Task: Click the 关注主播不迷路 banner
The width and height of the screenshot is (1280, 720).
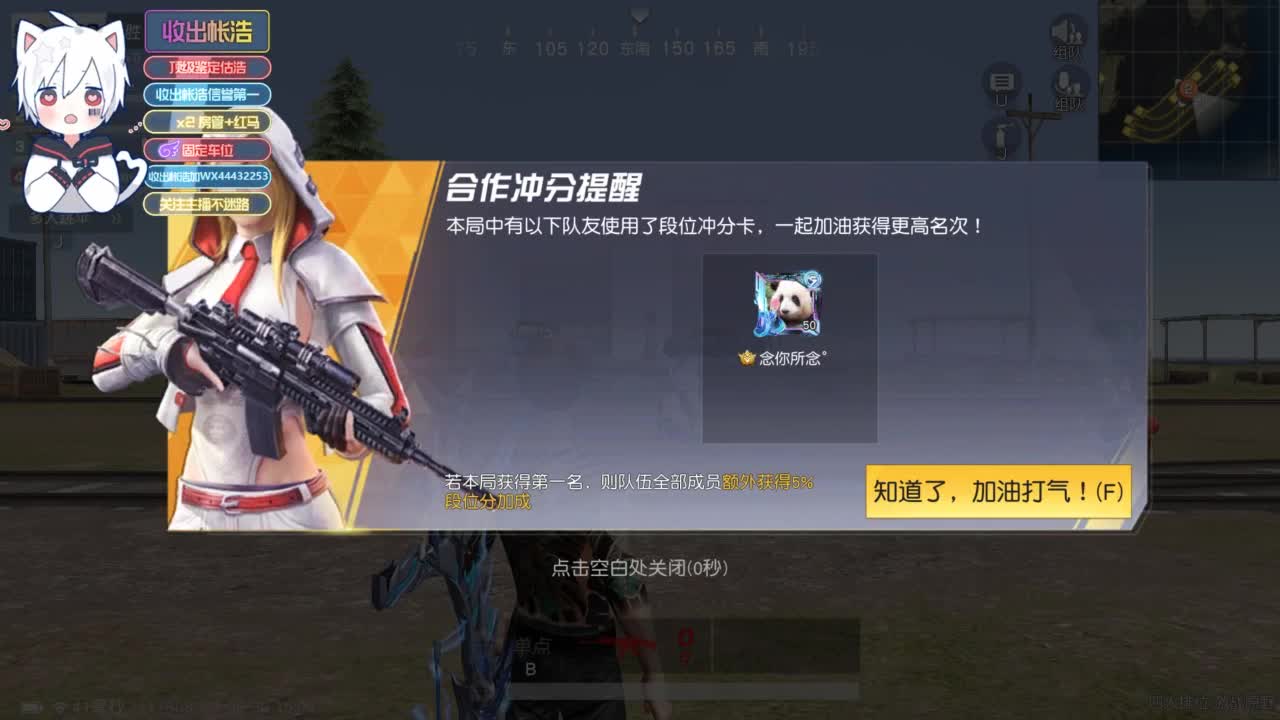Action: tap(206, 204)
